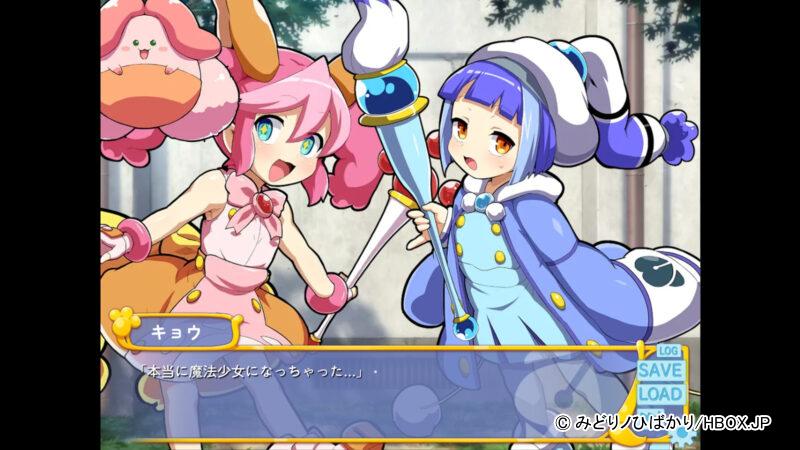
Task: Open the LOAD menu
Action: [x=660, y=393]
